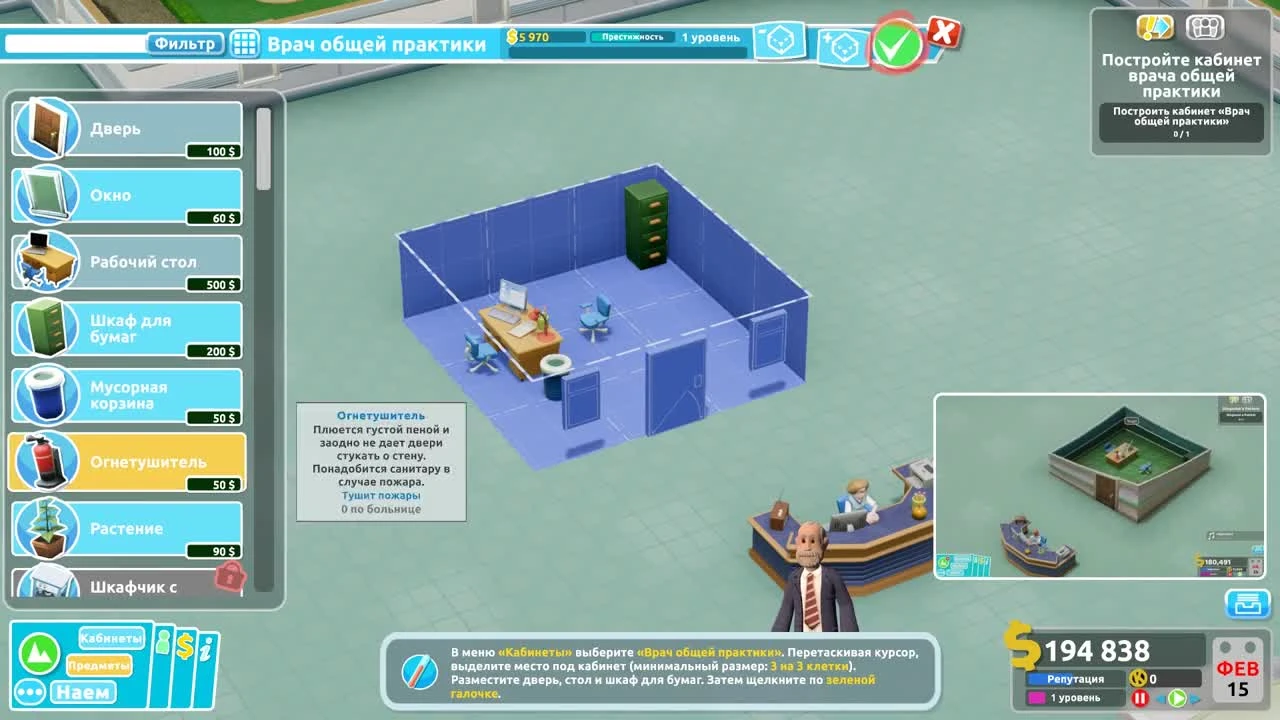This screenshot has height=720, width=1280.
Task: Click Наем to hire staff
Action: (x=85, y=691)
